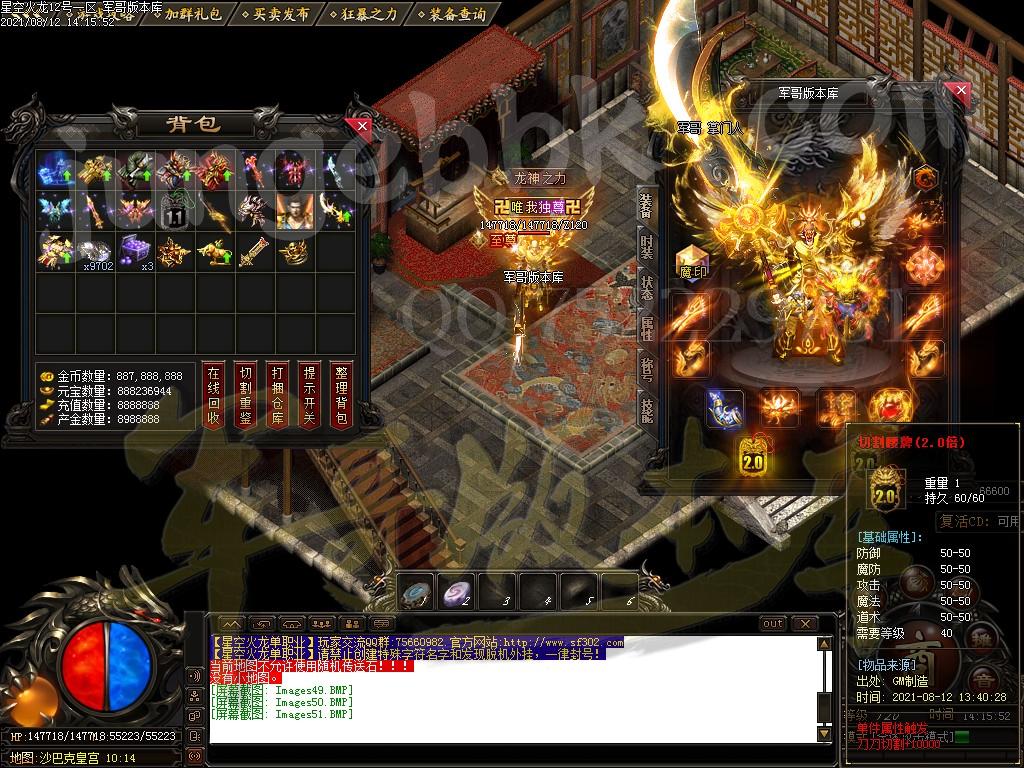Viewport: 1024px width, 768px height.
Task: Click the 在线回收 online recycle button
Action: point(213,396)
